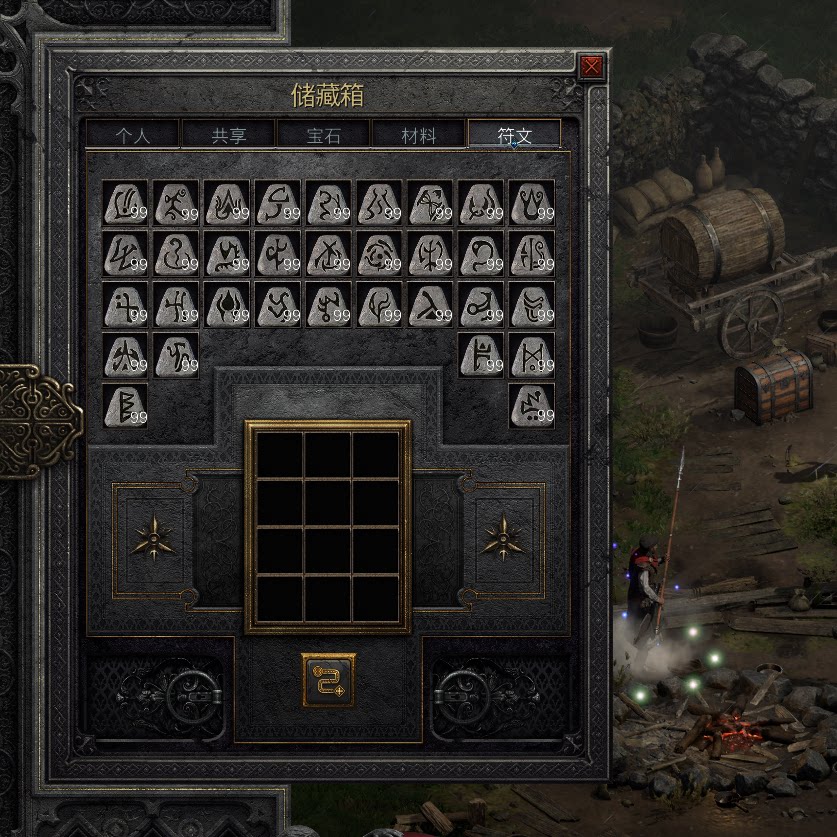Screen dimensions: 837x837
Task: Choose the Cham rune stack
Action: coord(532,355)
